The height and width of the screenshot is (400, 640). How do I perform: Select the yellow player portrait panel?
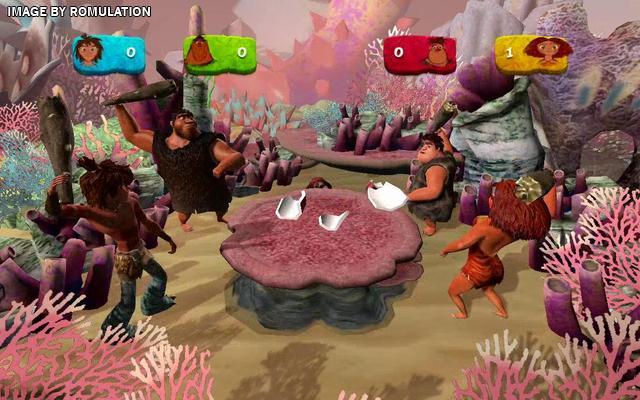point(530,53)
